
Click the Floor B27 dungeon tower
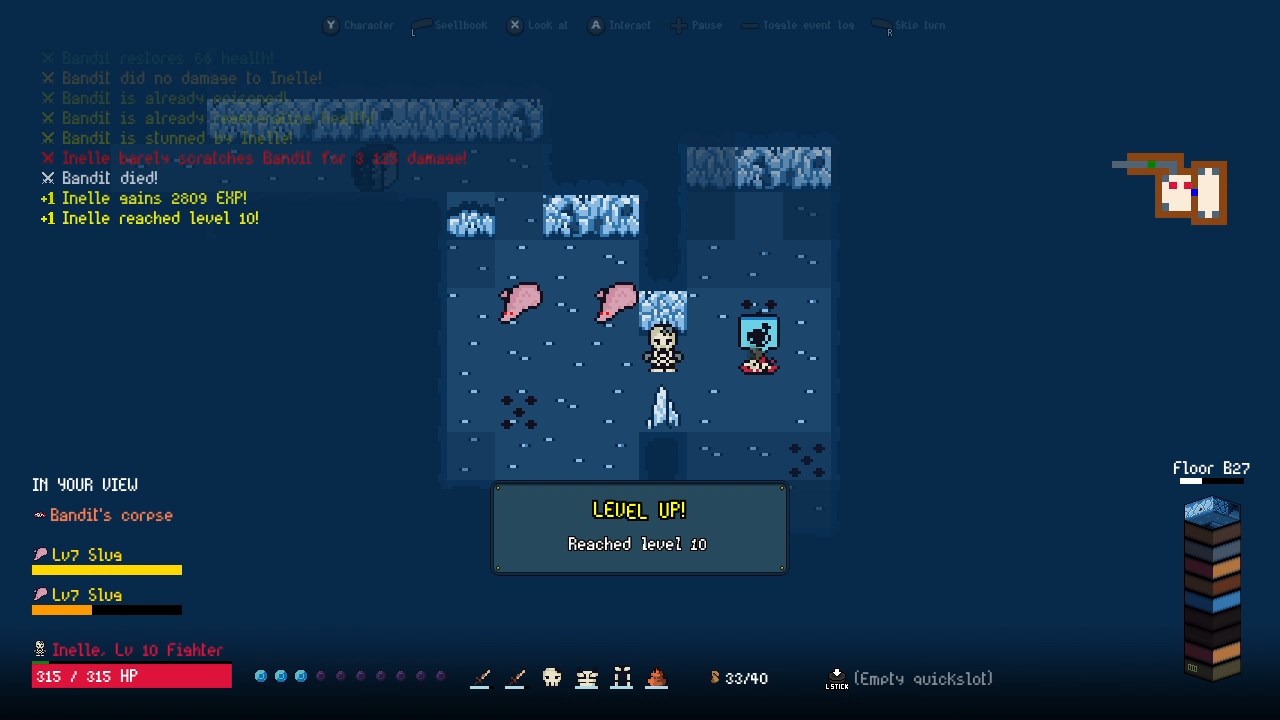click(x=1210, y=590)
